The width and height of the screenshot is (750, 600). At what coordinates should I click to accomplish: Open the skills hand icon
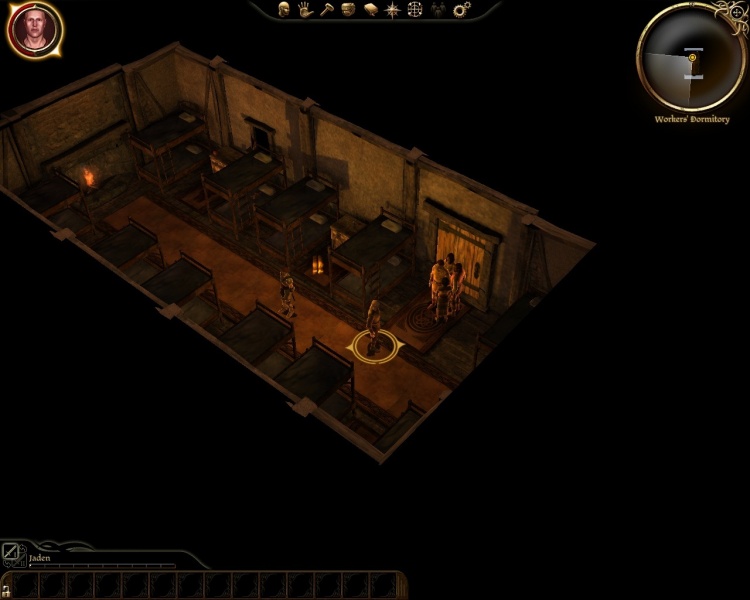pyautogui.click(x=304, y=9)
